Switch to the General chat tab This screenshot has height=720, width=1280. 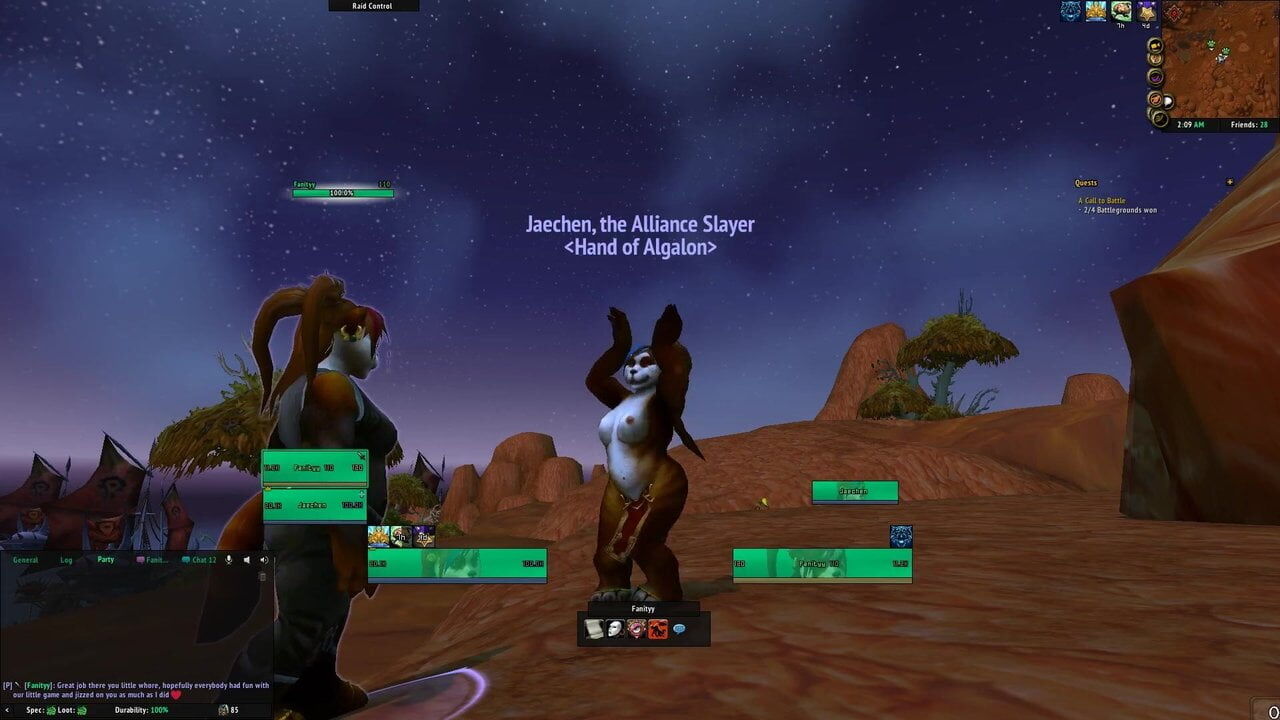coord(26,560)
